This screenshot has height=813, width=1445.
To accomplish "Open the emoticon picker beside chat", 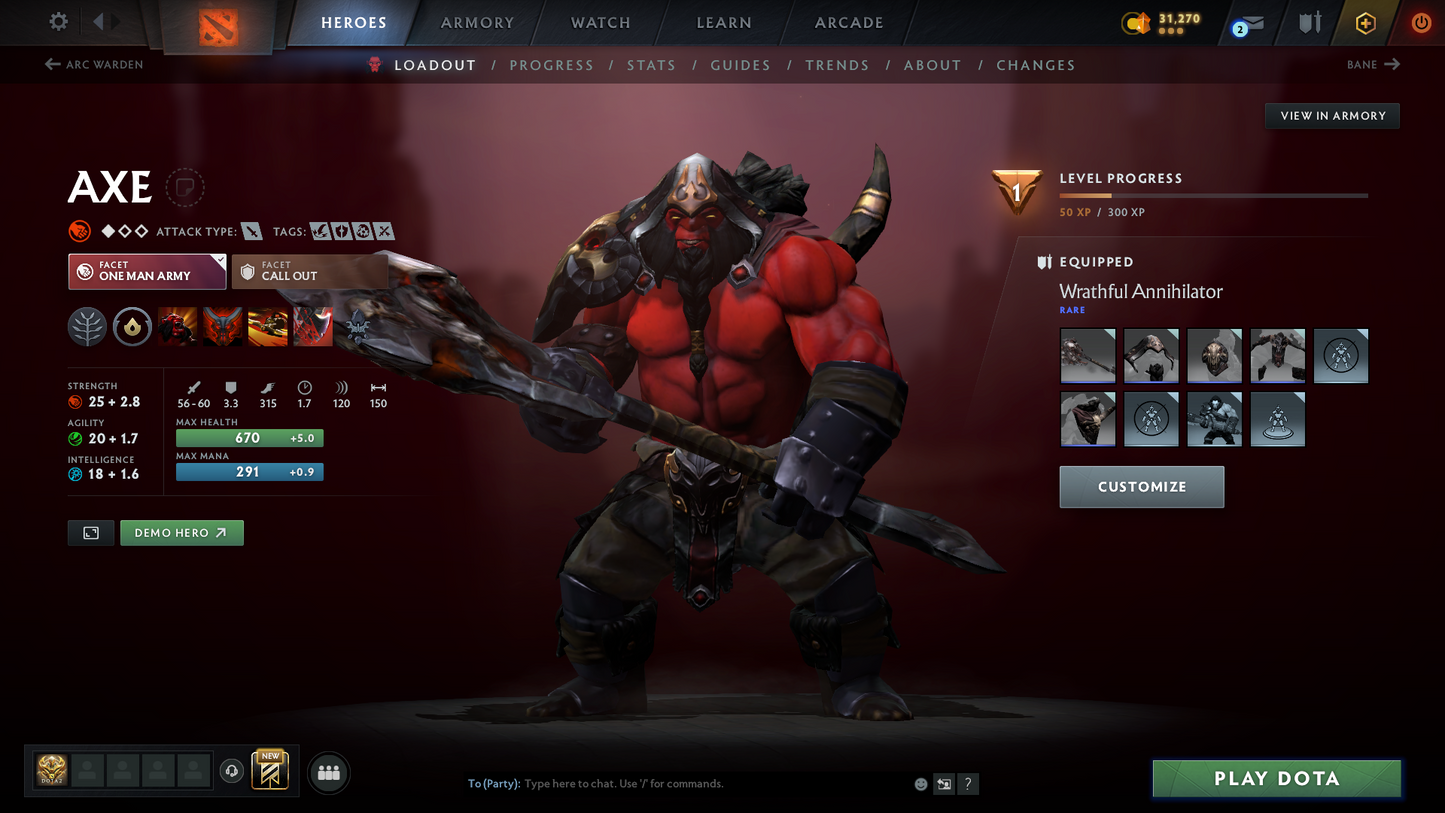I will click(x=920, y=784).
